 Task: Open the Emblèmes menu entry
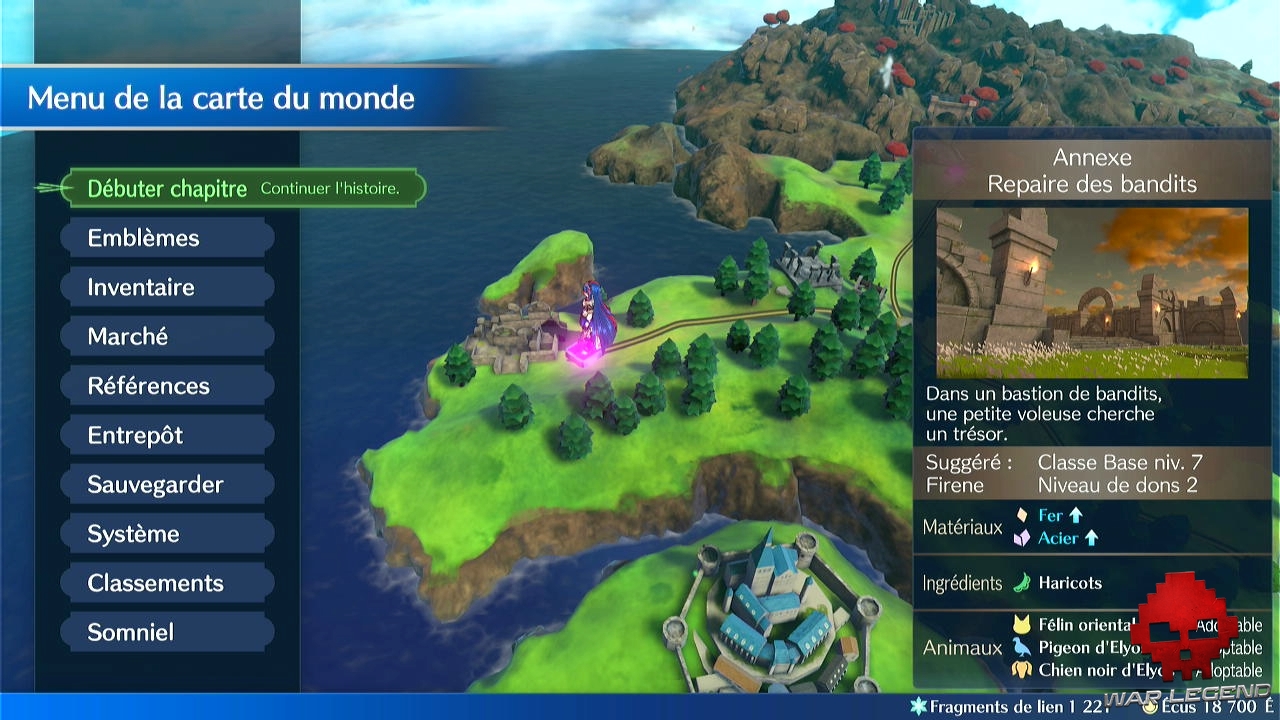[x=168, y=237]
